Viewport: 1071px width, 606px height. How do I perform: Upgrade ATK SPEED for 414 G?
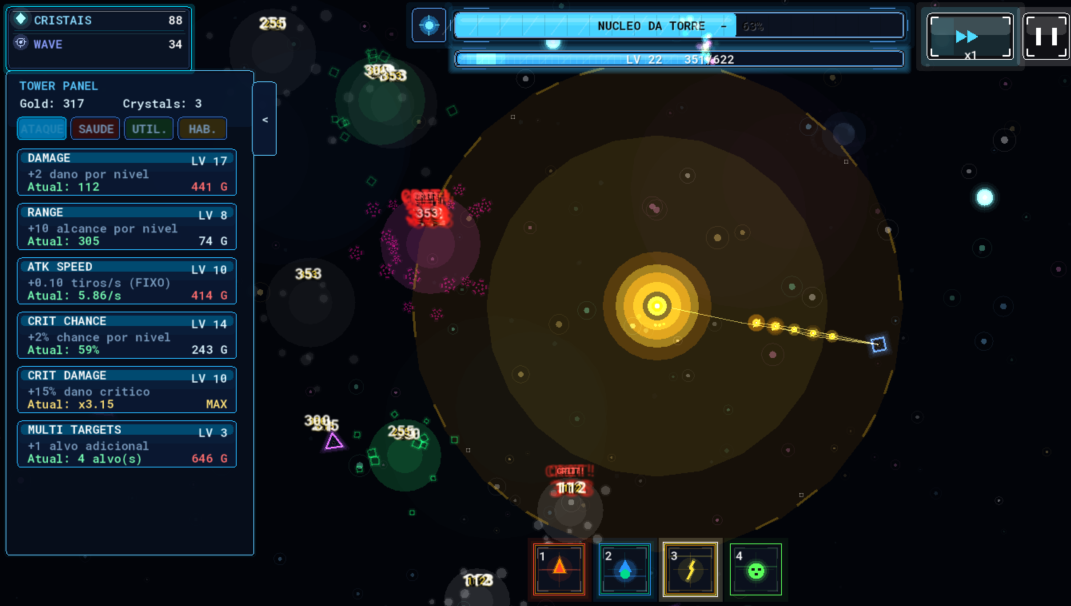coord(127,282)
